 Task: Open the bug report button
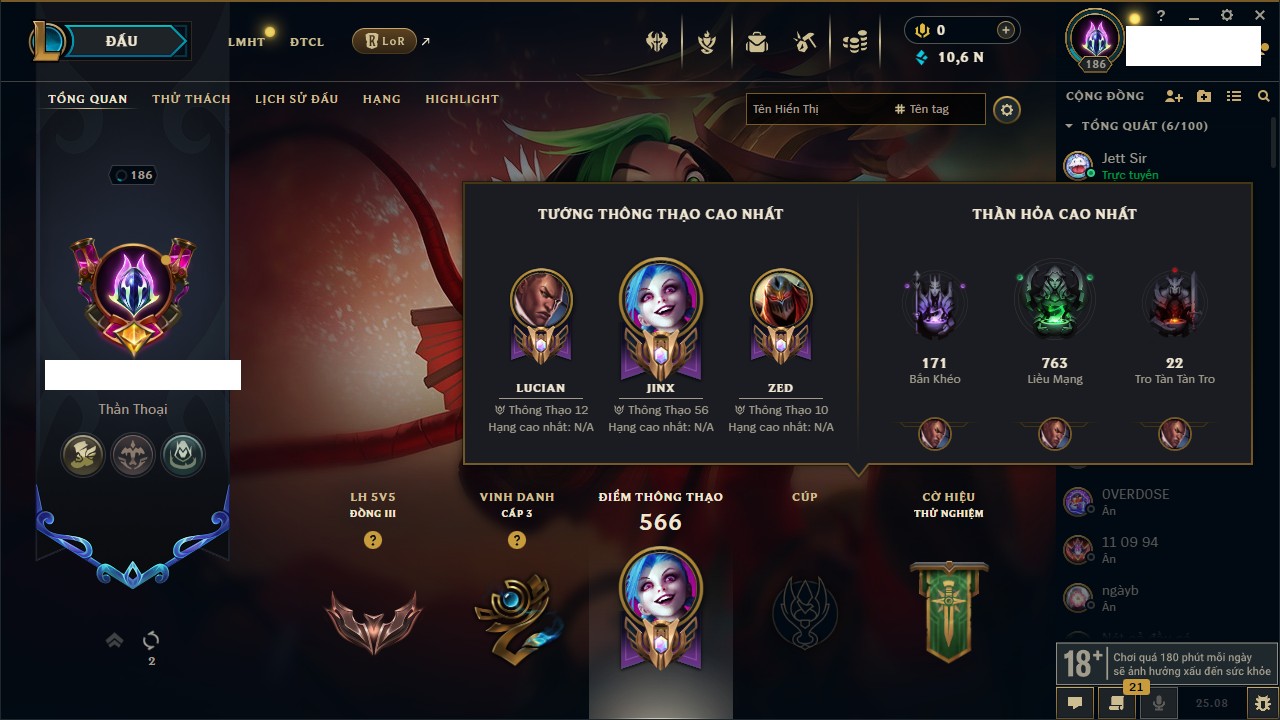(1263, 703)
